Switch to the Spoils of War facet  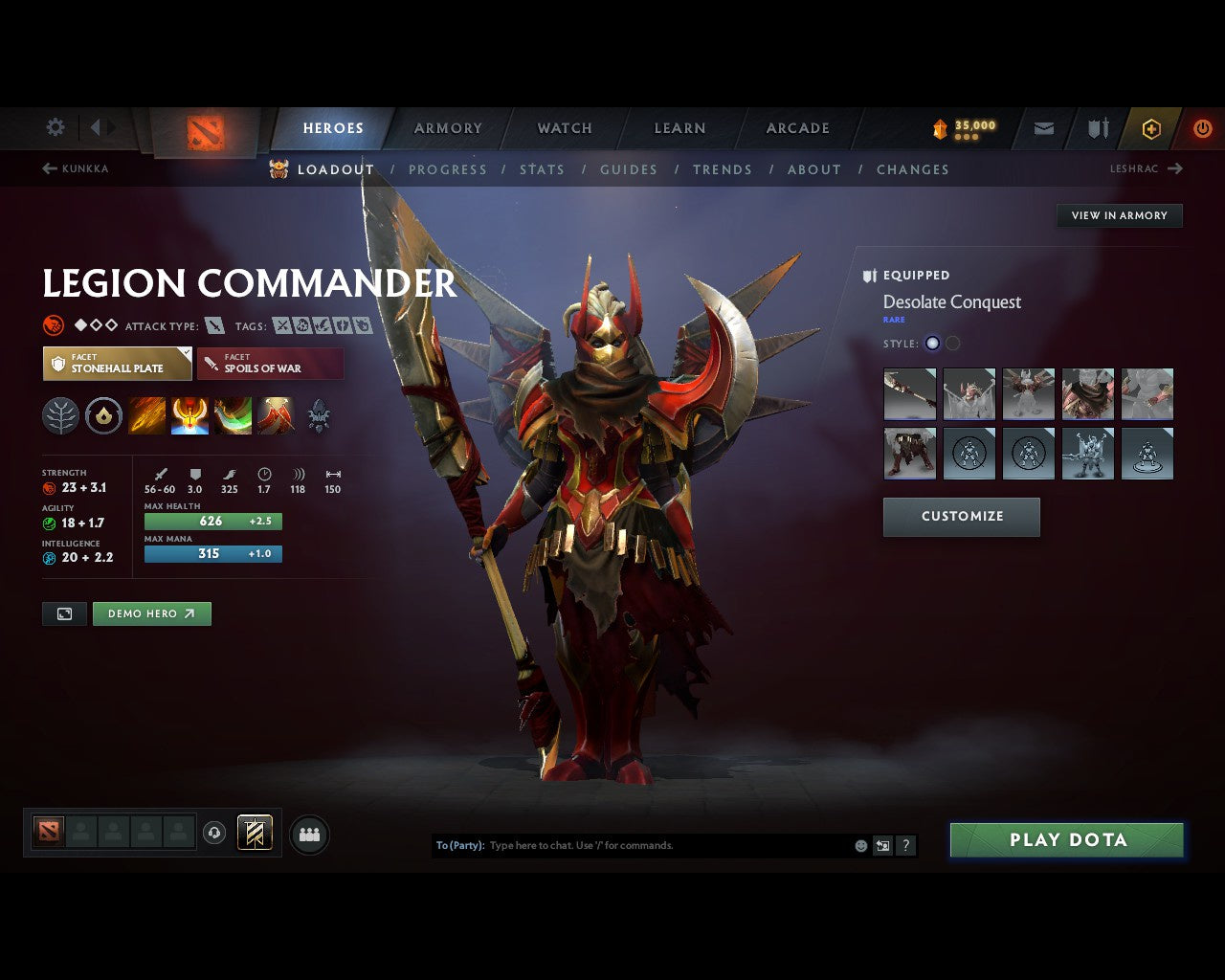tap(270, 364)
